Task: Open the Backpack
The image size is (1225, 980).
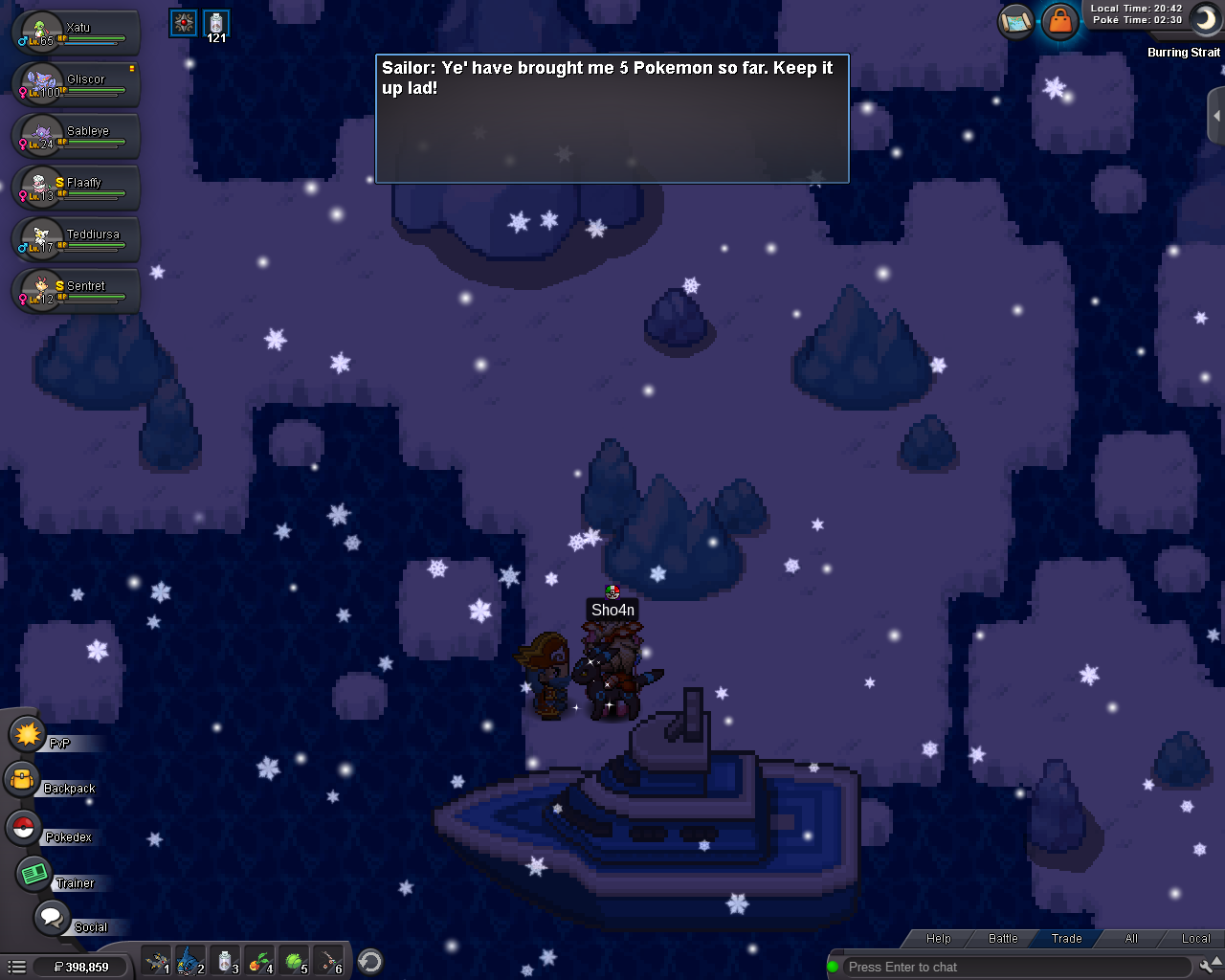Action: tap(23, 781)
